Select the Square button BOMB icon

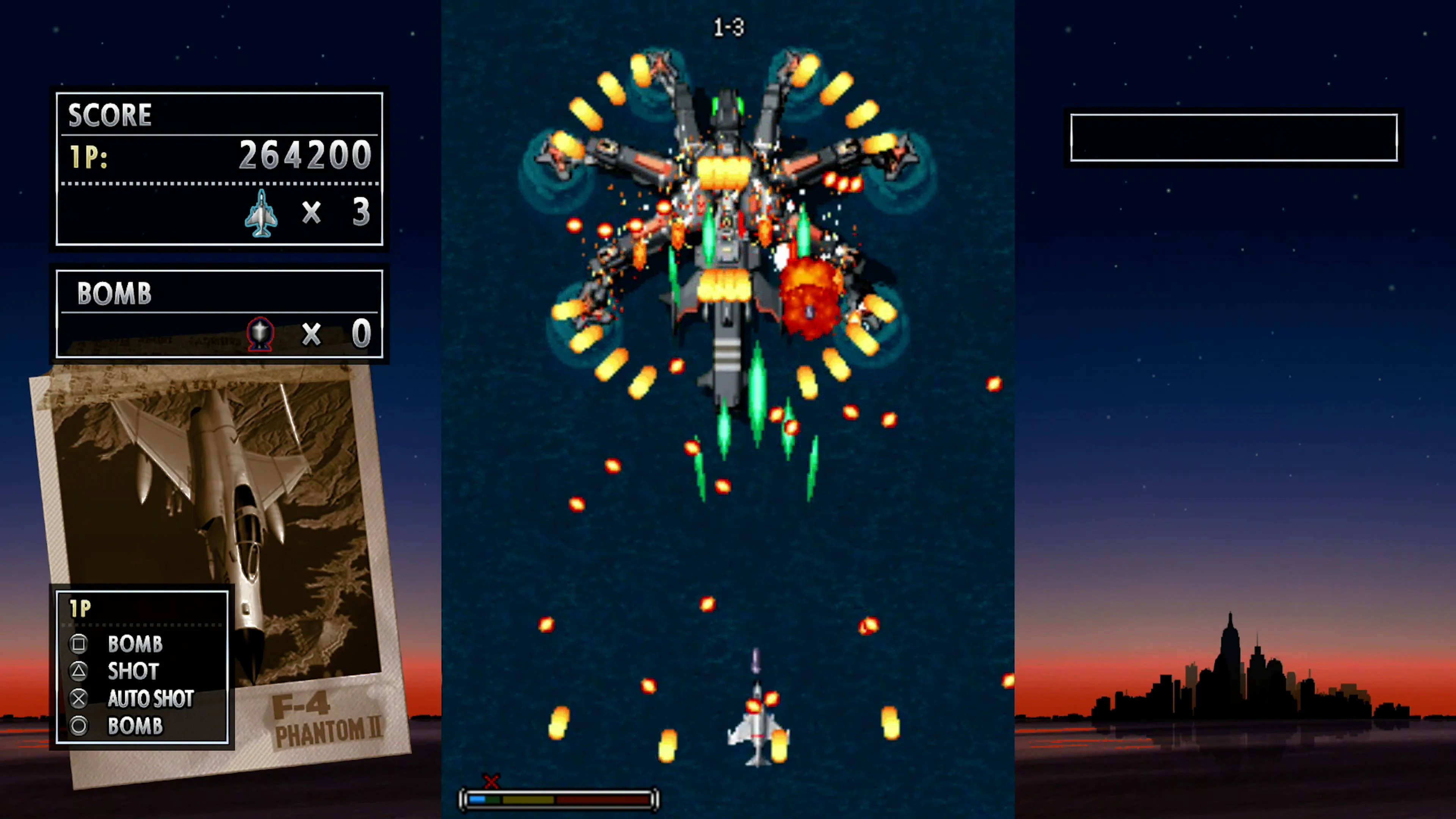pos(78,644)
